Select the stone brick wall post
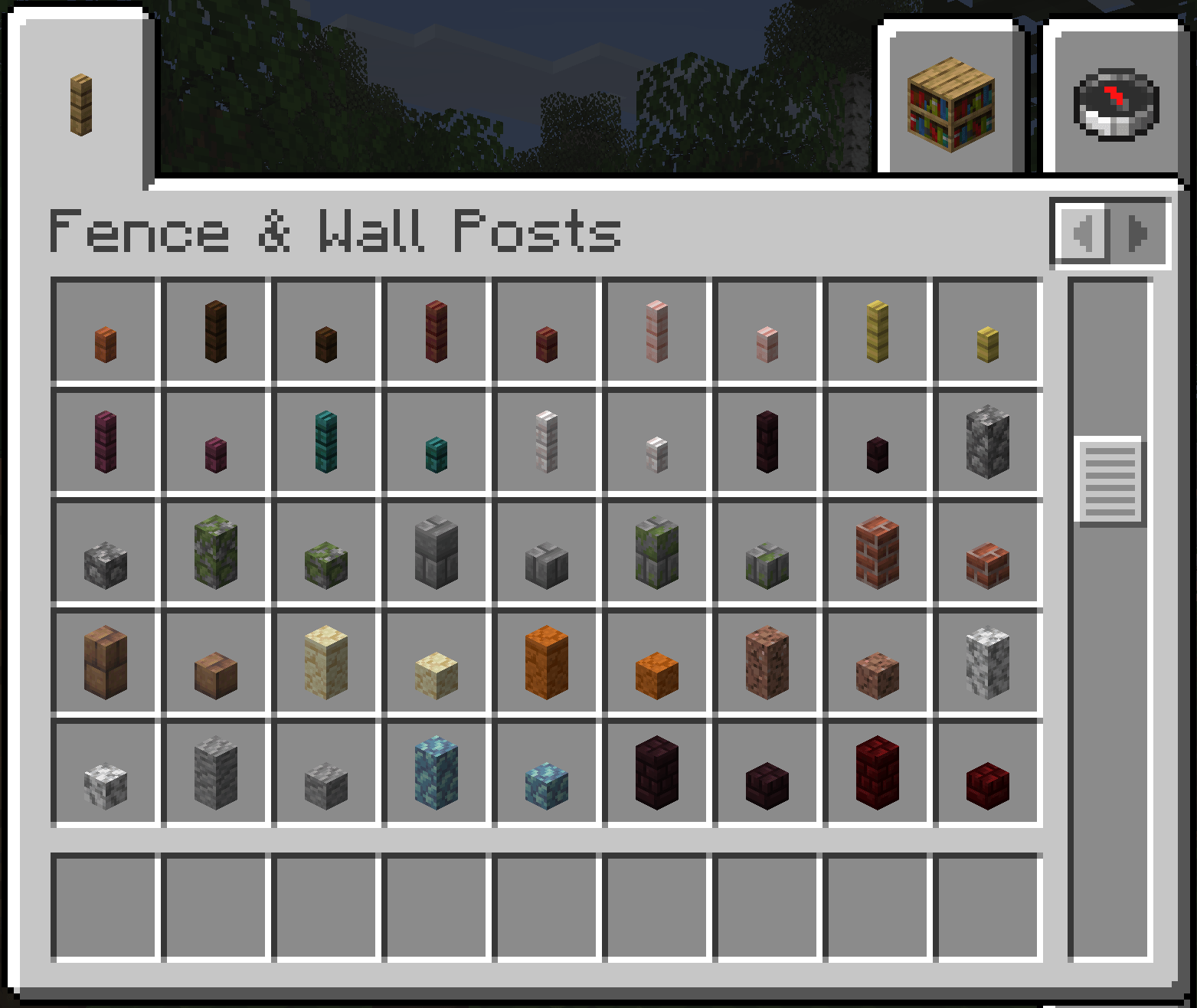Screen dimensions: 1197x1008 coord(437,551)
